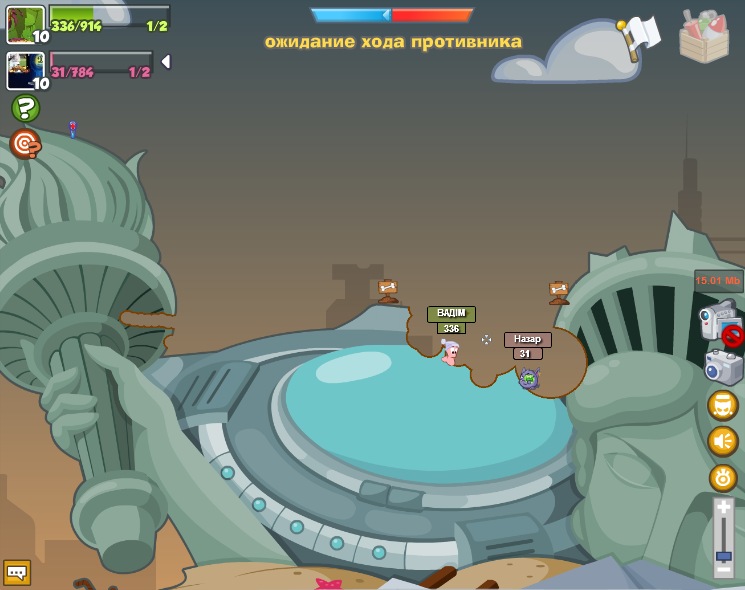Select the pink team player avatar
This screenshot has height=590, width=745.
(x=25, y=71)
